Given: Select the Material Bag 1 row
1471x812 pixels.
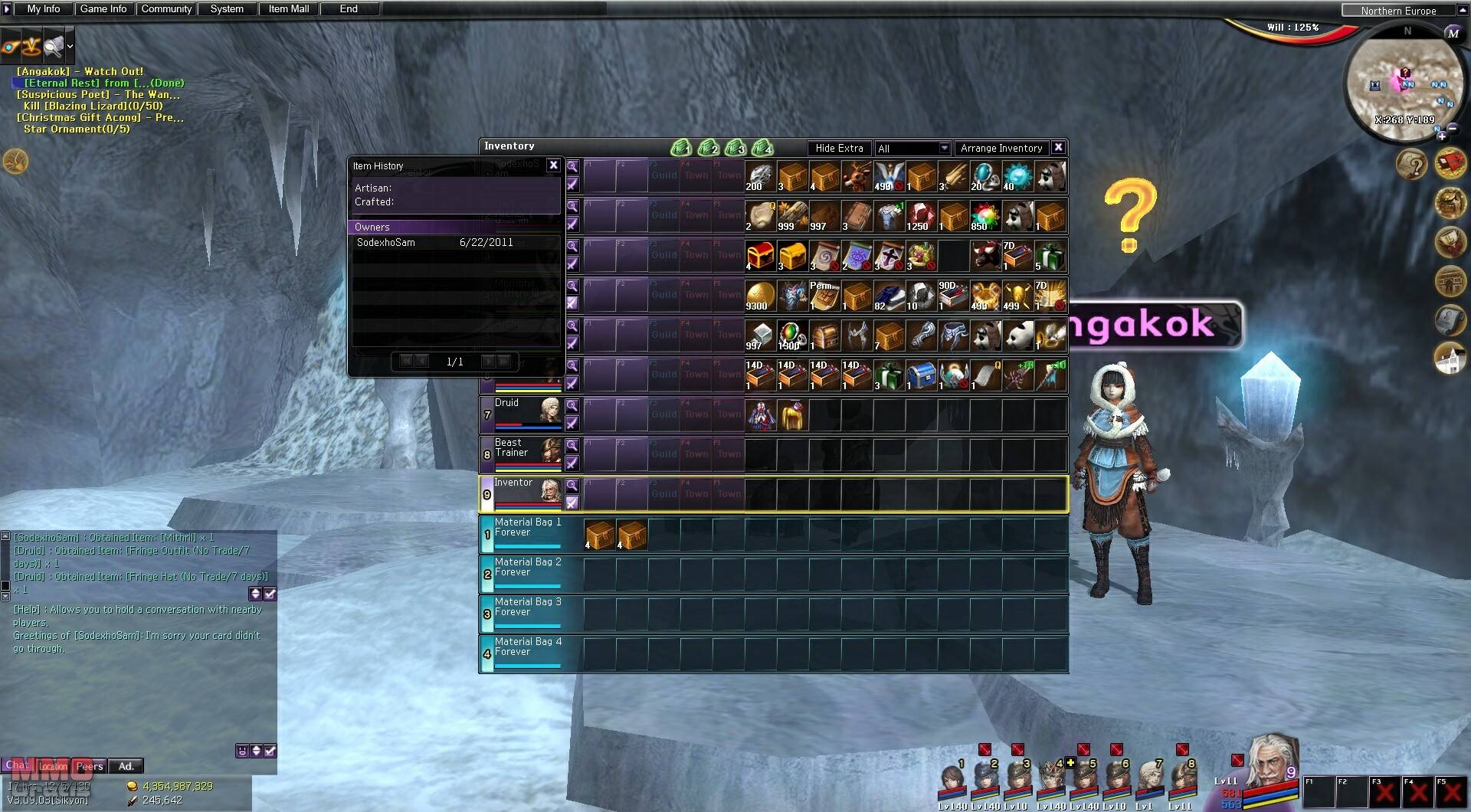Looking at the screenshot, I should (527, 534).
